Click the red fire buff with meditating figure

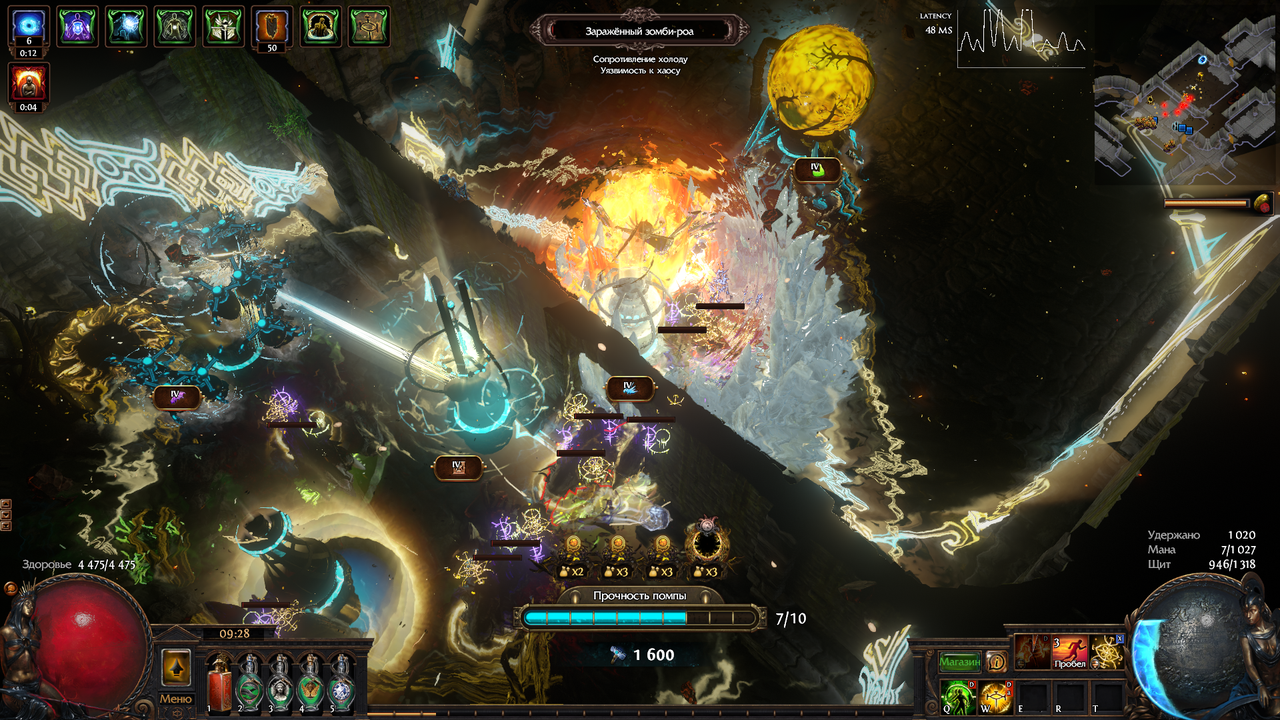29,82
